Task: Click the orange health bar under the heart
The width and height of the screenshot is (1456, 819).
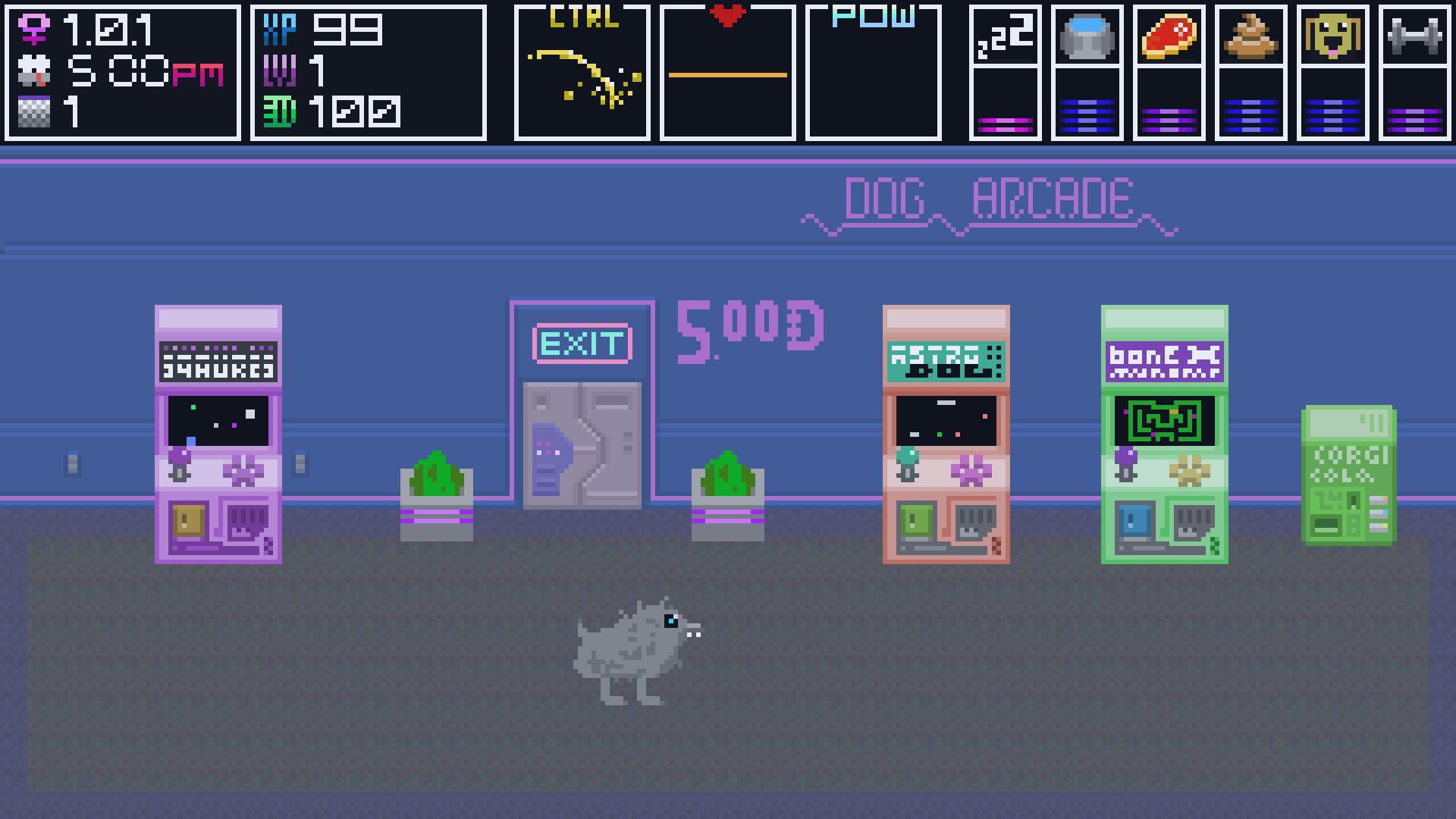Action: [x=730, y=75]
